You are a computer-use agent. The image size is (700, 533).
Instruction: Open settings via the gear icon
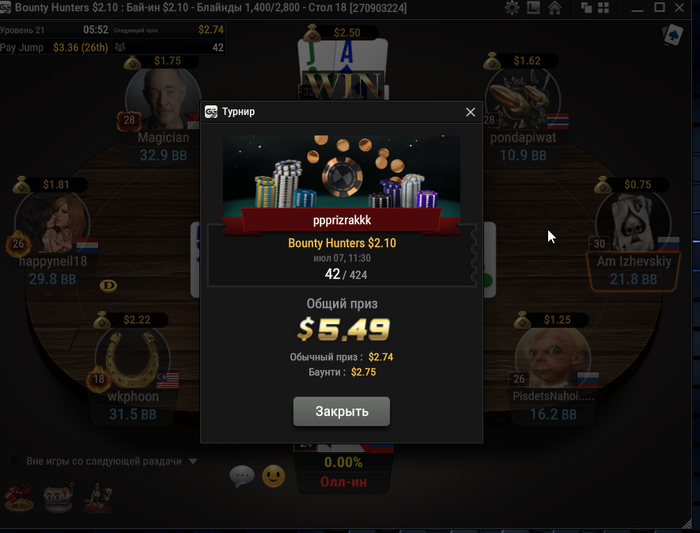[x=512, y=8]
